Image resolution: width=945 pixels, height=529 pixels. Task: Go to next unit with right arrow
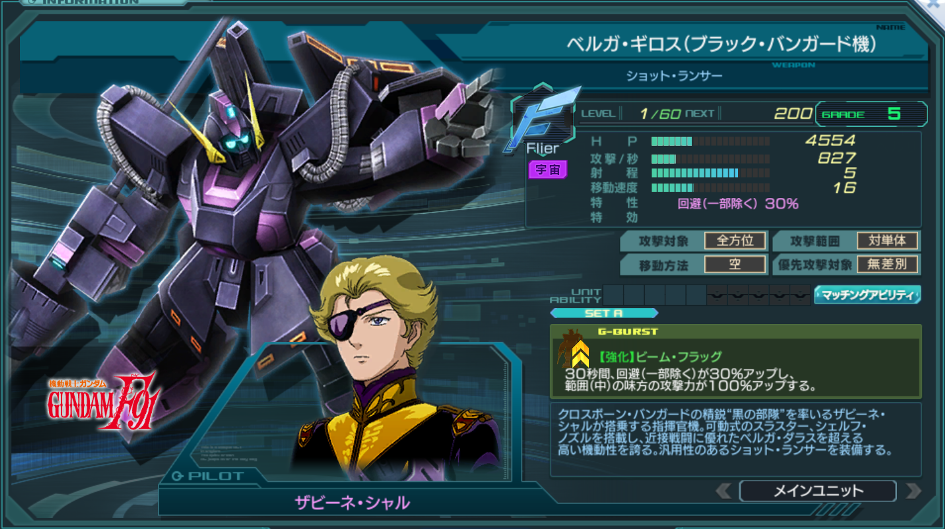tap(912, 491)
